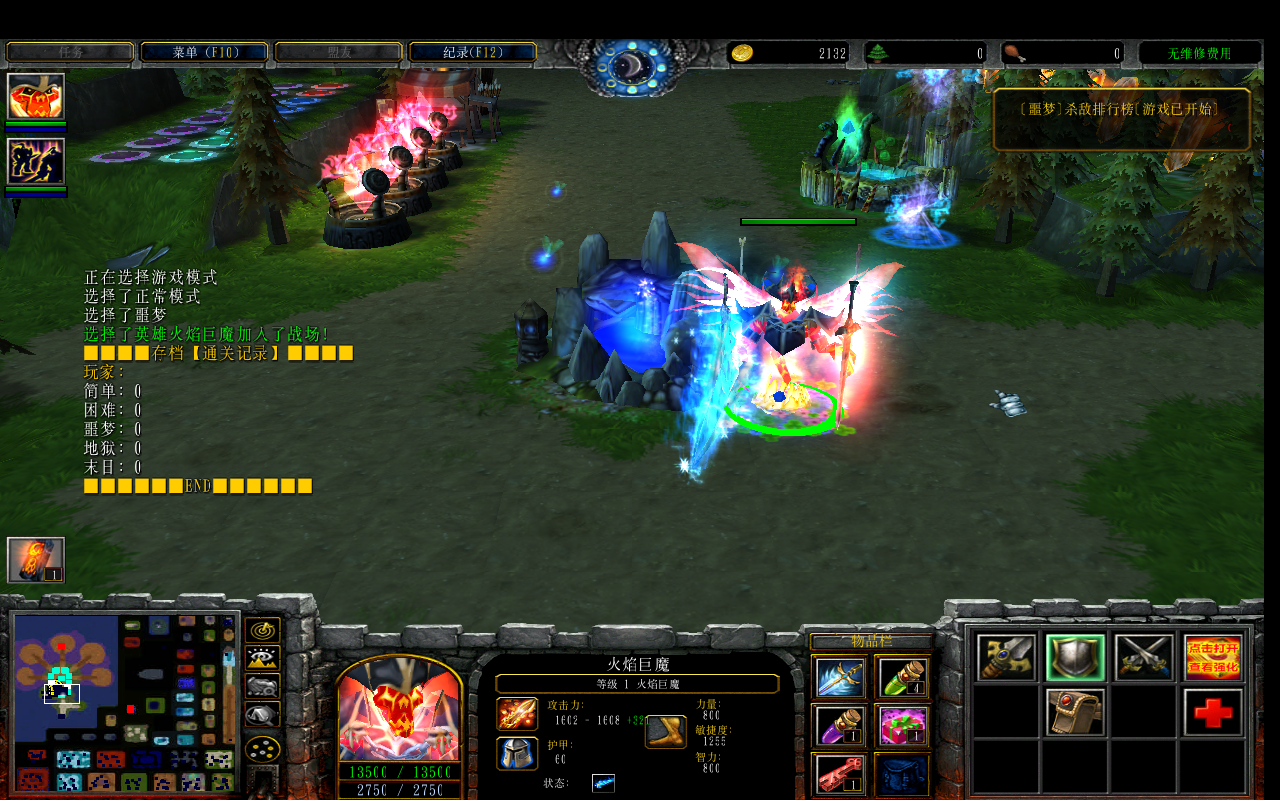This screenshot has height=800, width=1280.
Task: Activate the minimap signal ping button
Action: pyautogui.click(x=262, y=630)
